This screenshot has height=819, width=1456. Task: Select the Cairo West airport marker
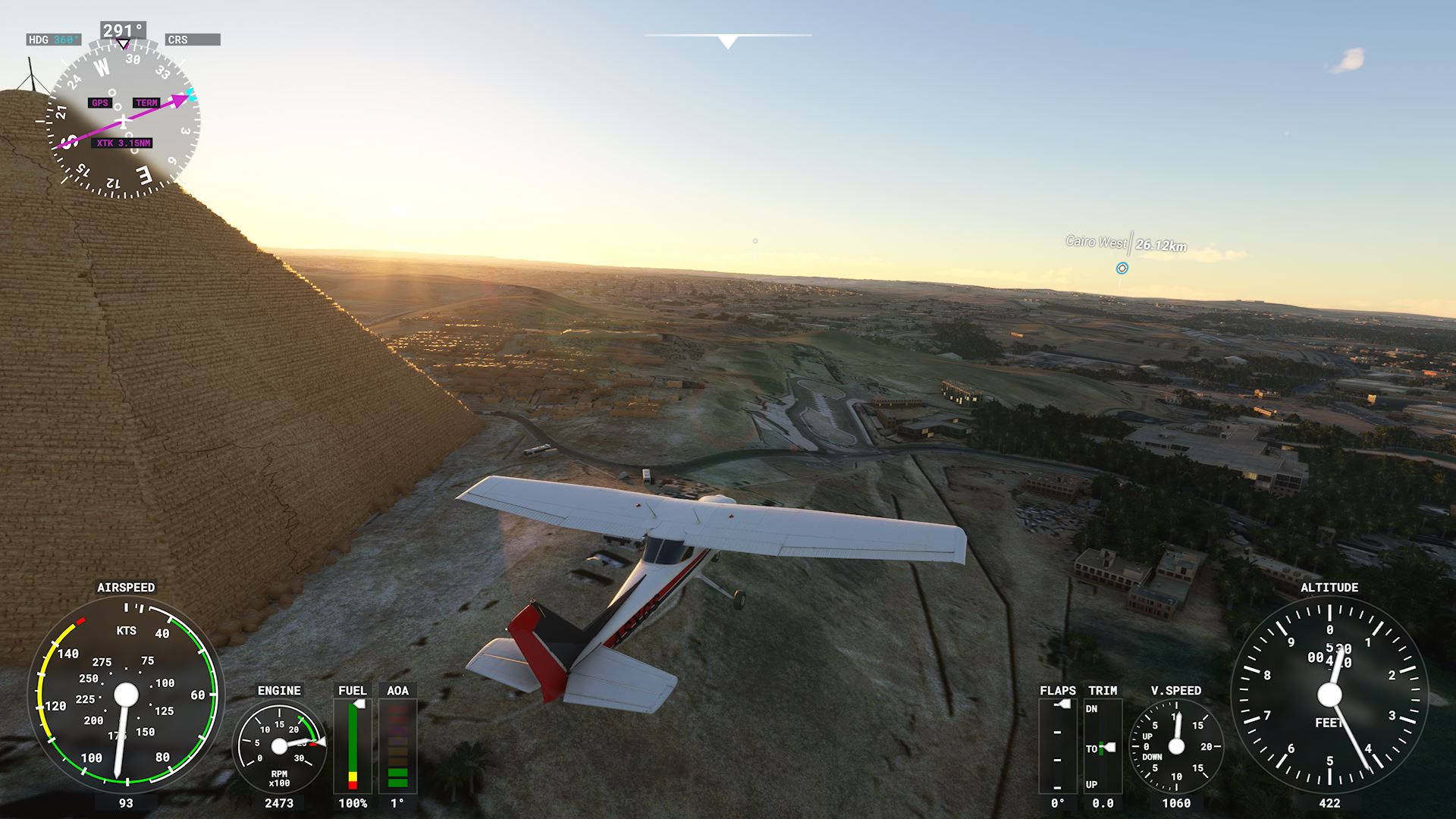[1122, 268]
